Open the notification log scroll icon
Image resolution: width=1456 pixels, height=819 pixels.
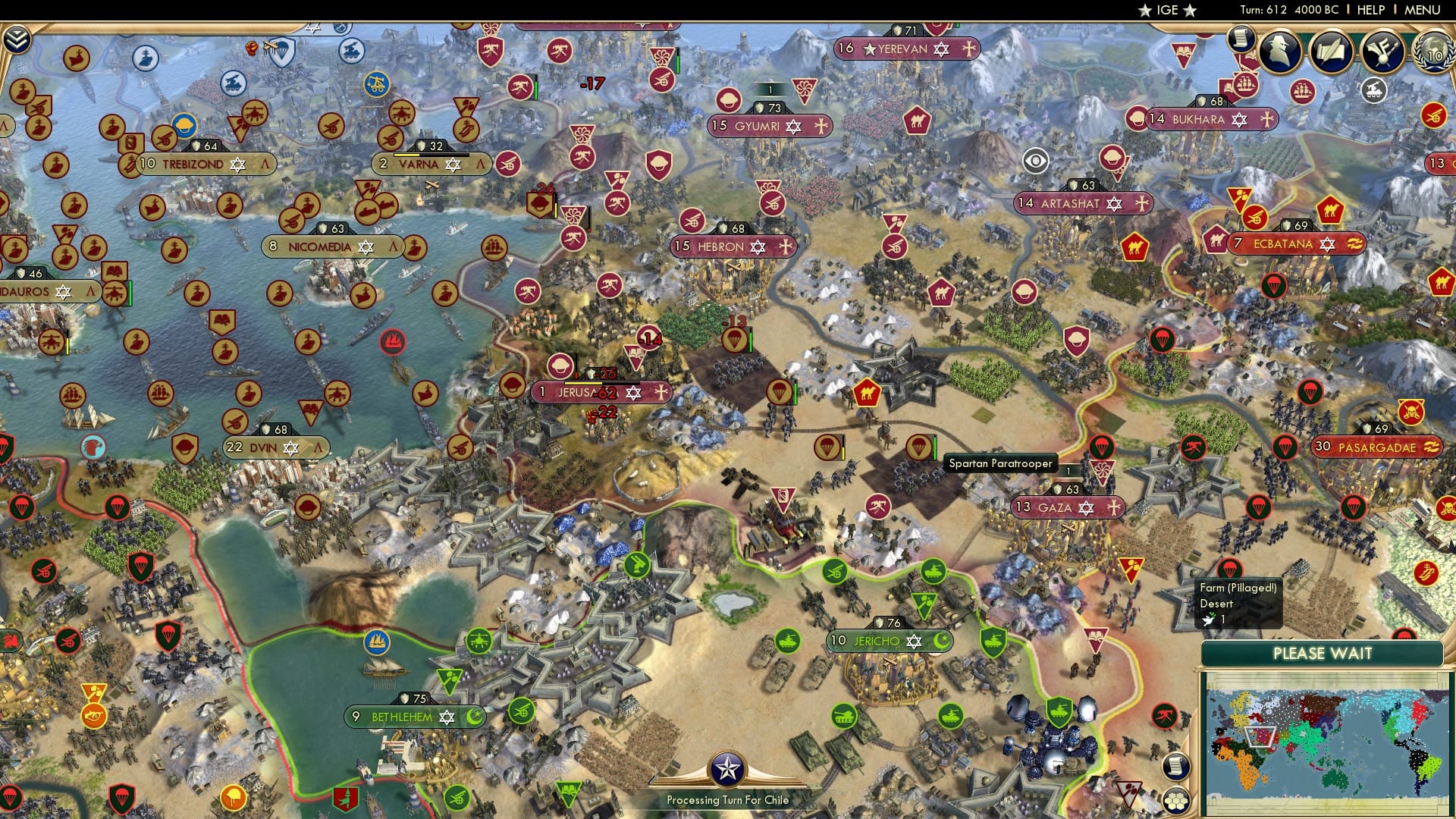[x=1241, y=38]
